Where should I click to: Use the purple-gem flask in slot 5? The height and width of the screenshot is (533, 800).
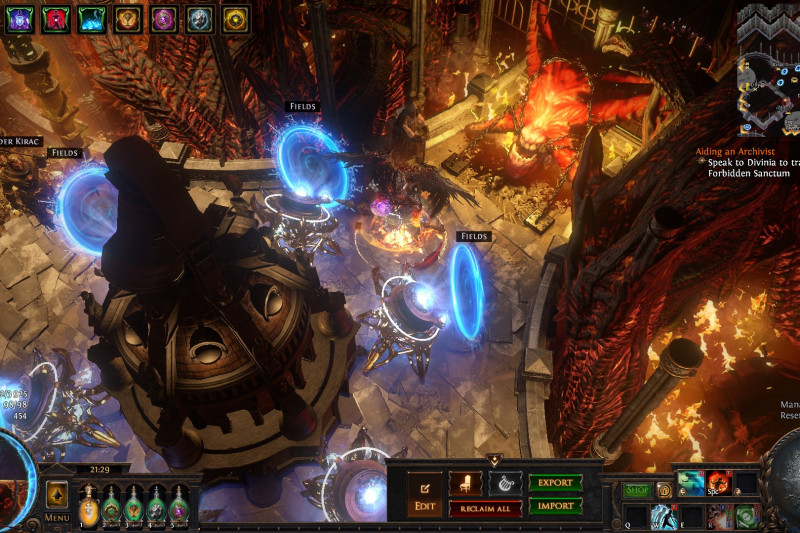pos(179,506)
